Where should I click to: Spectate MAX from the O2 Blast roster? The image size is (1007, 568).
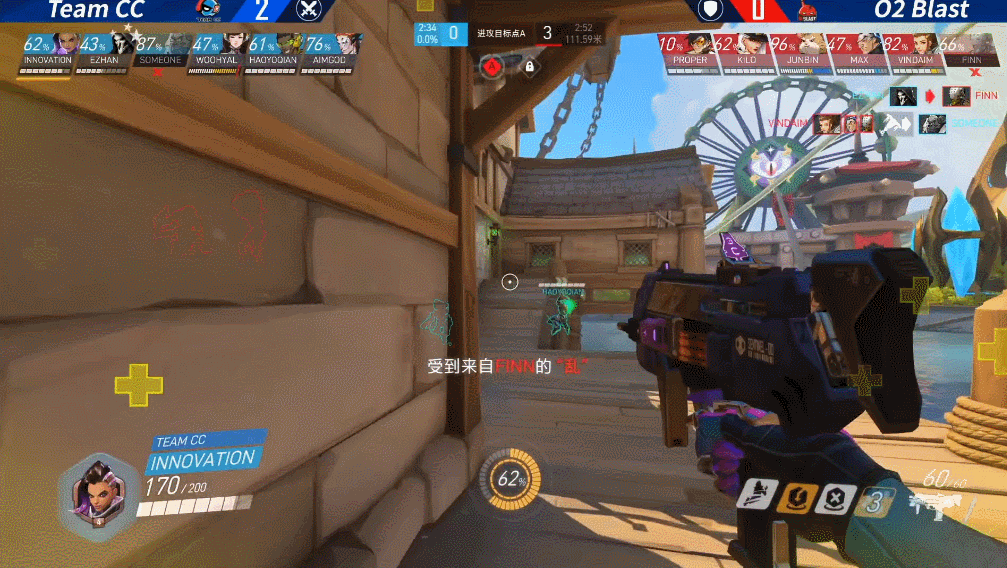coord(858,49)
